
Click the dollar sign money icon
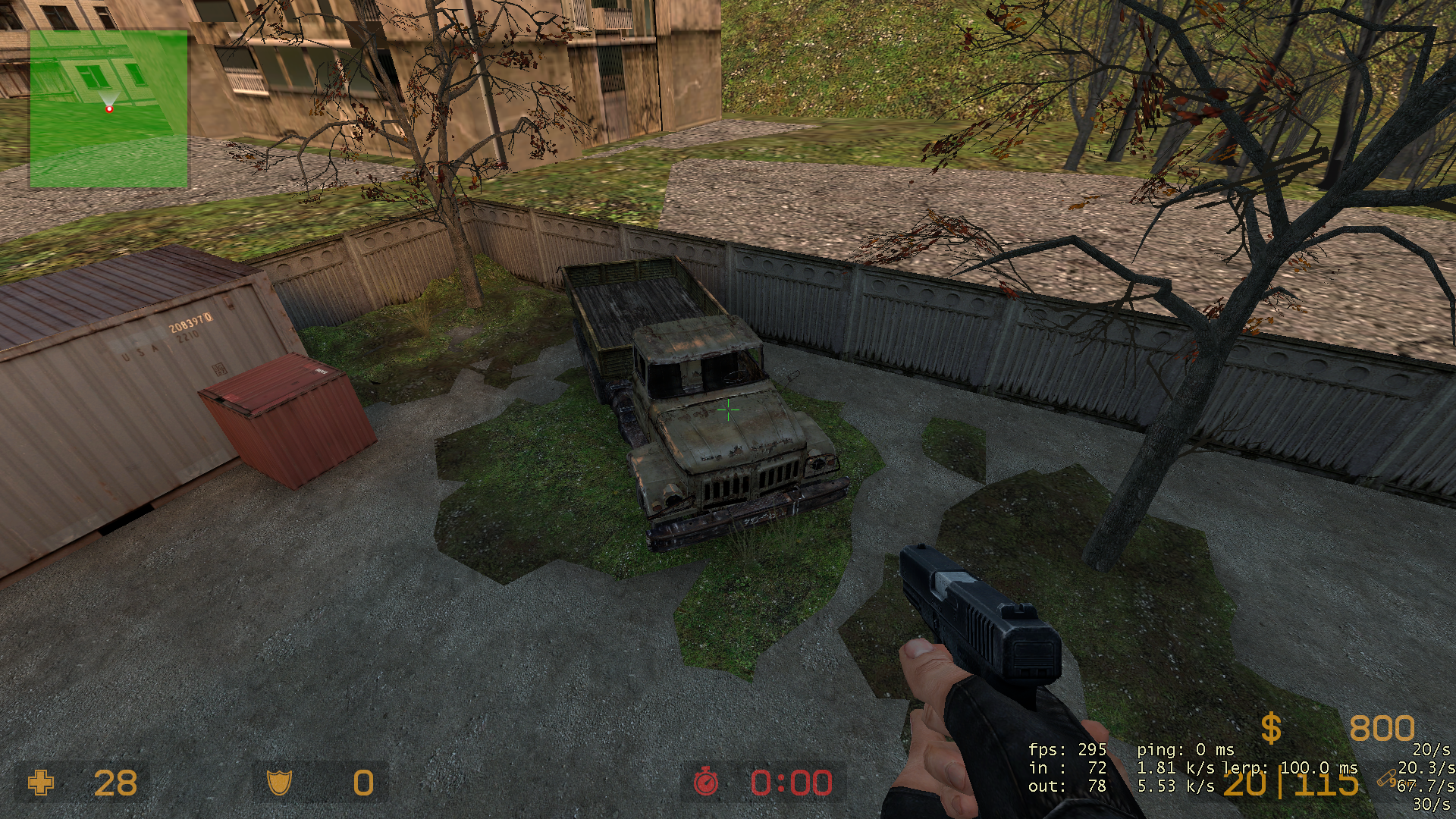click(1271, 729)
